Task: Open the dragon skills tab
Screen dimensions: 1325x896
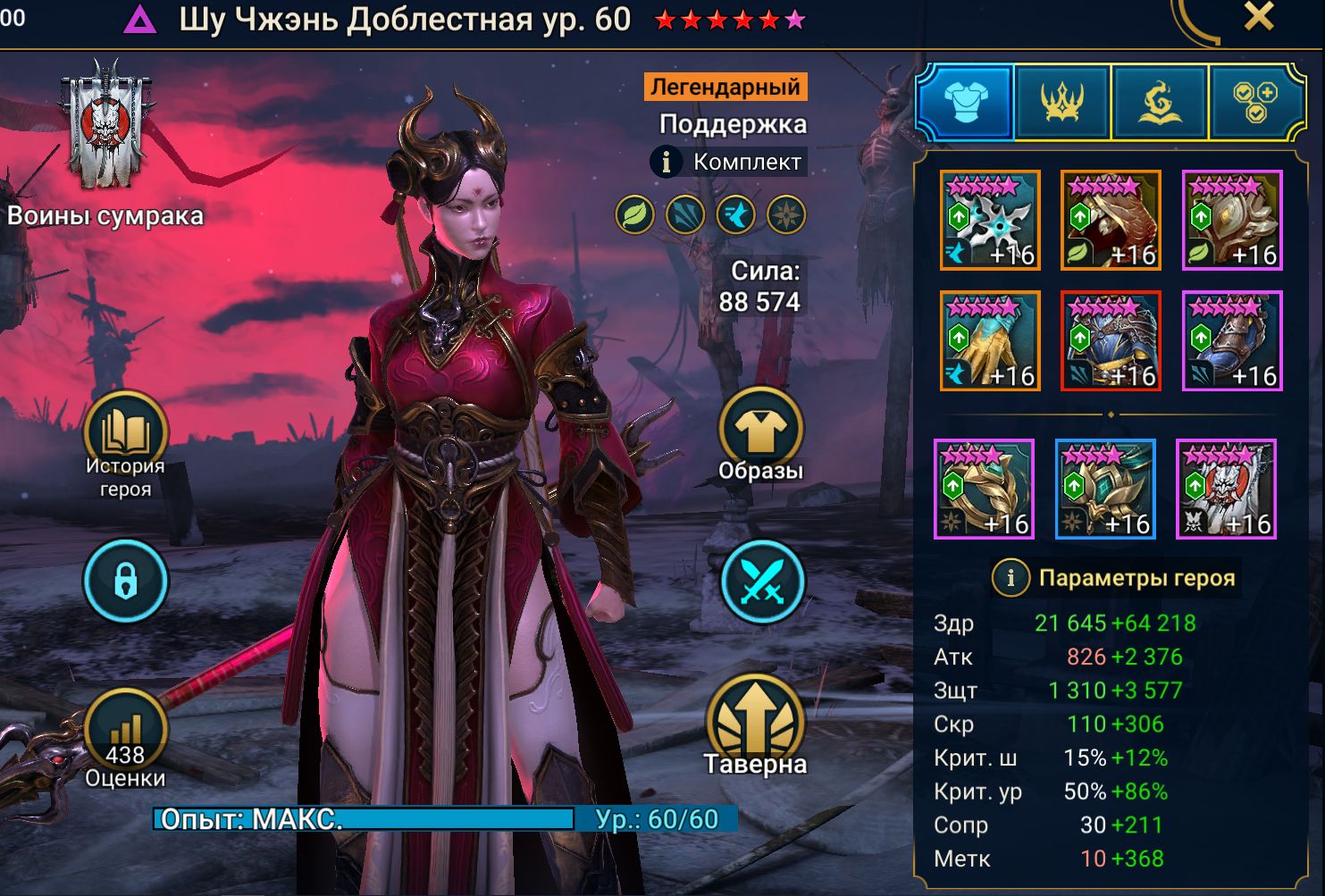Action: tap(1159, 102)
